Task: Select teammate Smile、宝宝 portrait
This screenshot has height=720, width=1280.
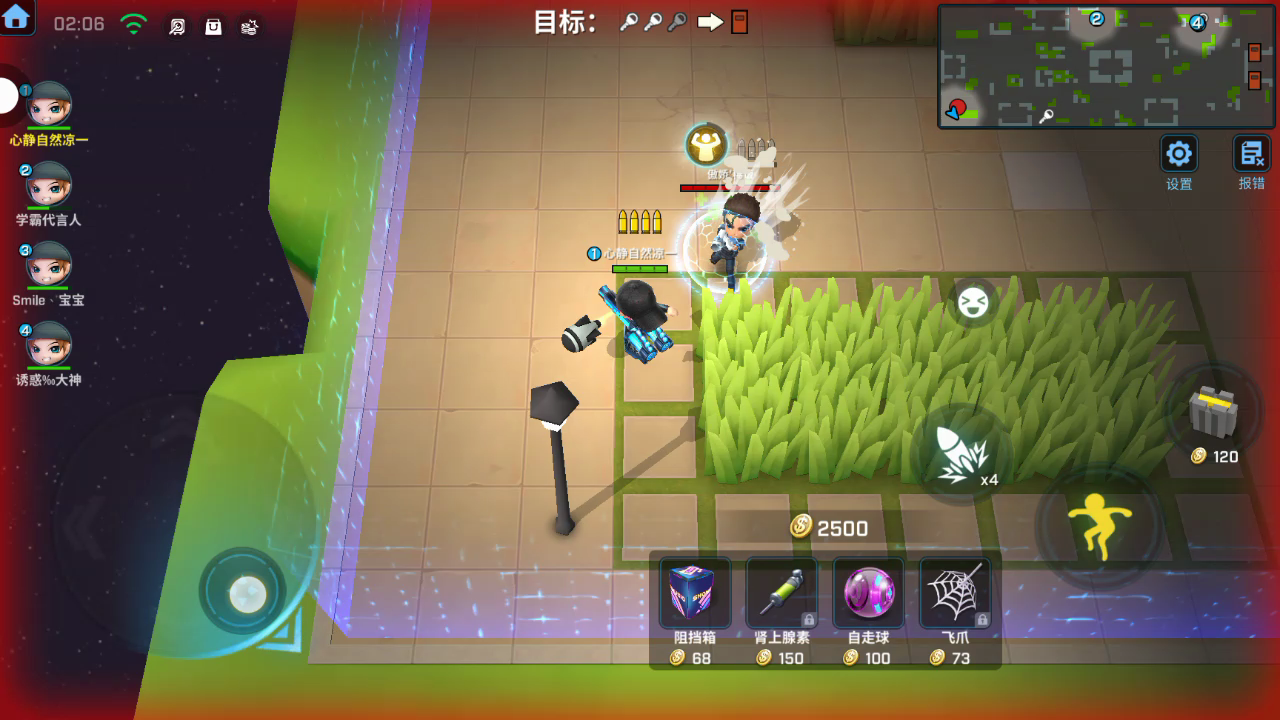Action: pyautogui.click(x=48, y=265)
